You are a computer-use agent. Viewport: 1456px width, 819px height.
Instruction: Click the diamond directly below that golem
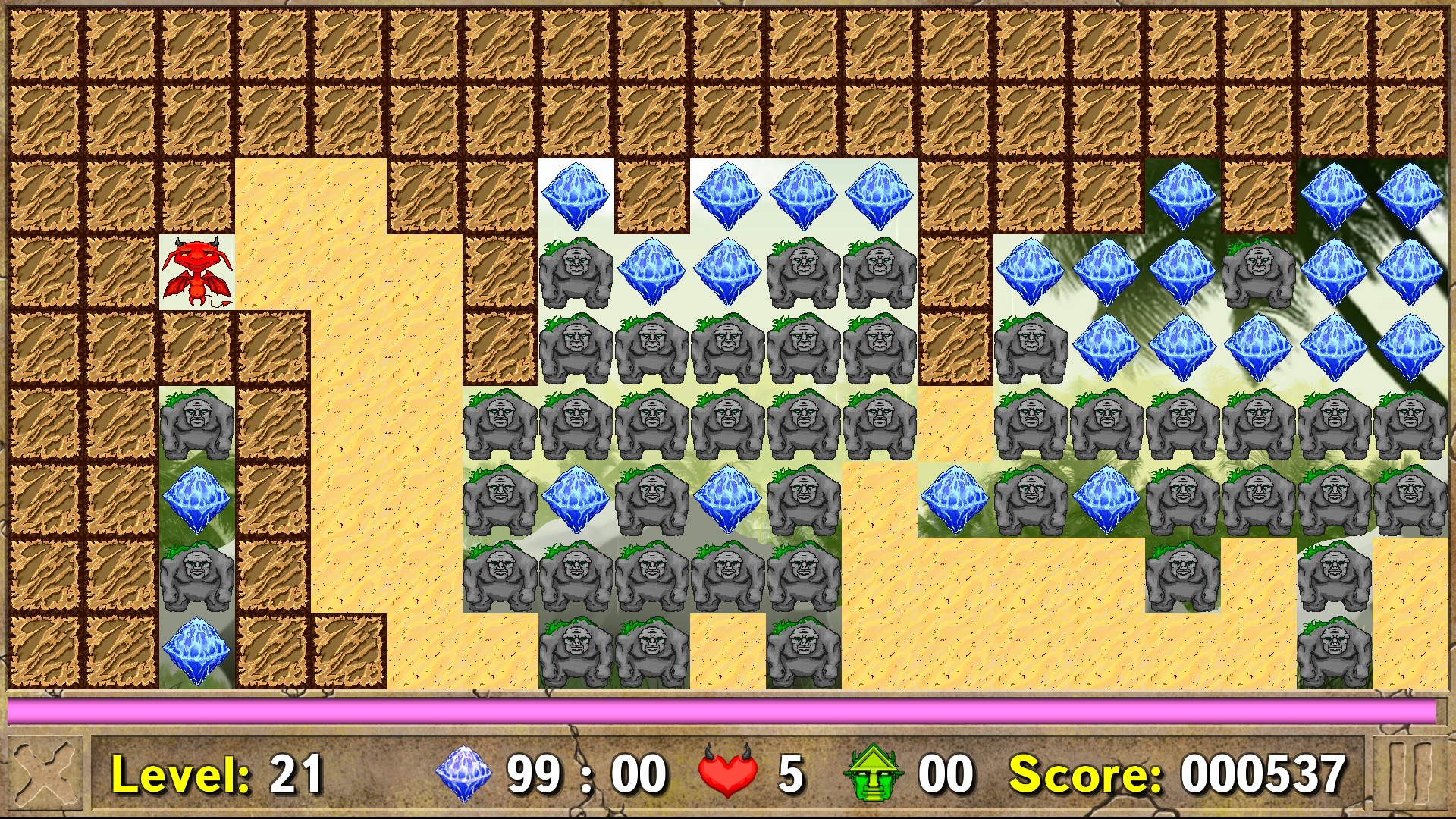[x=196, y=498]
